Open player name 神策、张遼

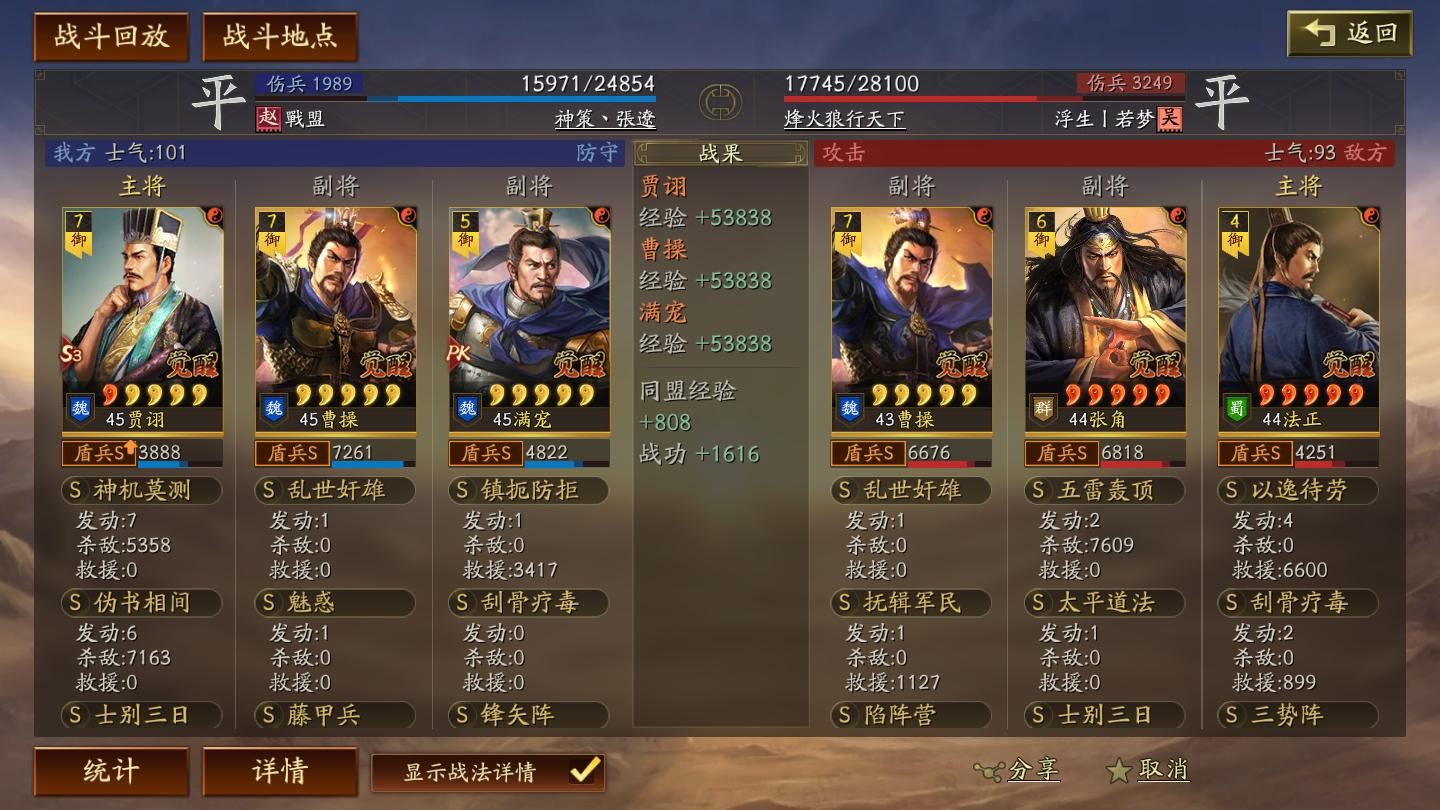[x=605, y=119]
